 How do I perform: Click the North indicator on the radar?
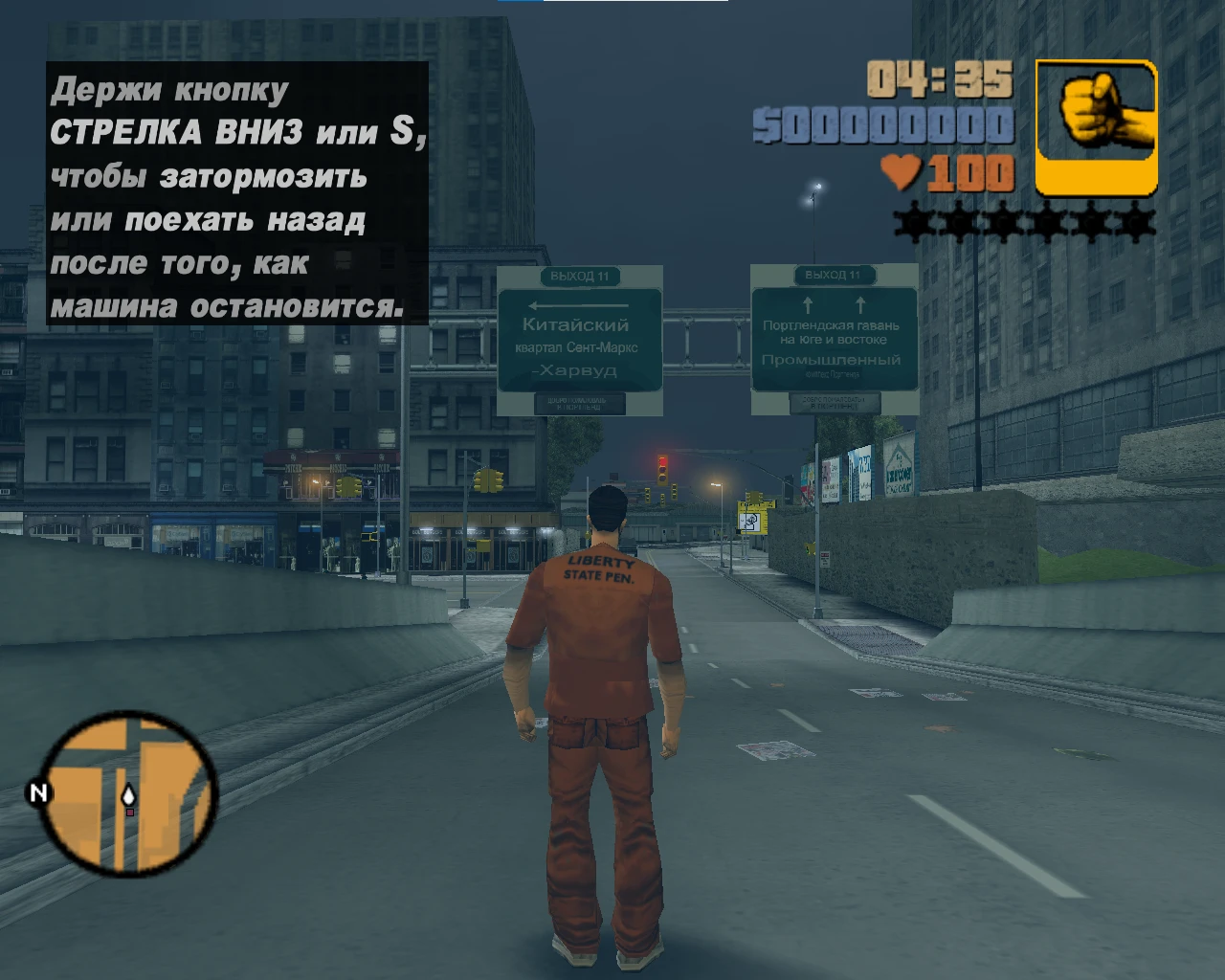tap(38, 791)
